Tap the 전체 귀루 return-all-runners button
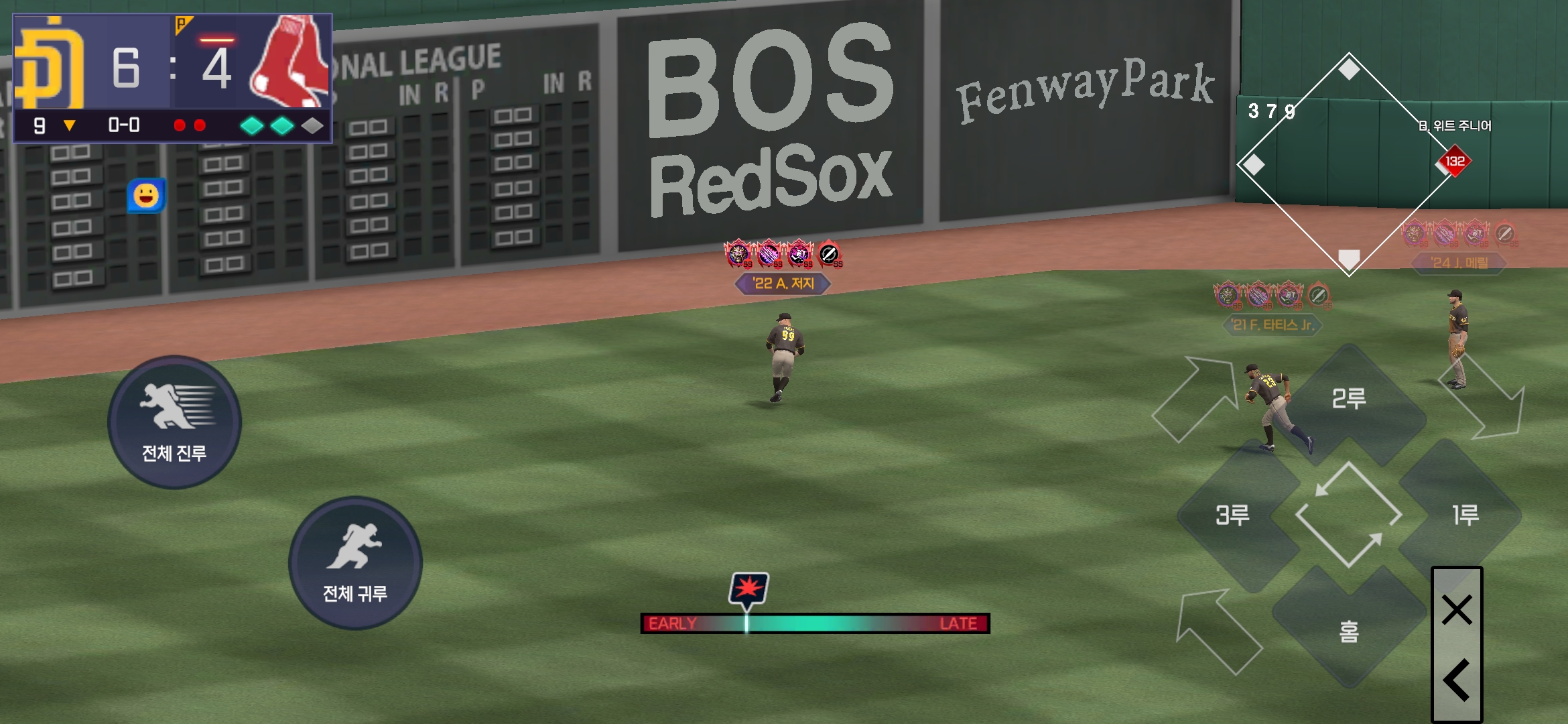The image size is (1568, 724). [x=355, y=563]
